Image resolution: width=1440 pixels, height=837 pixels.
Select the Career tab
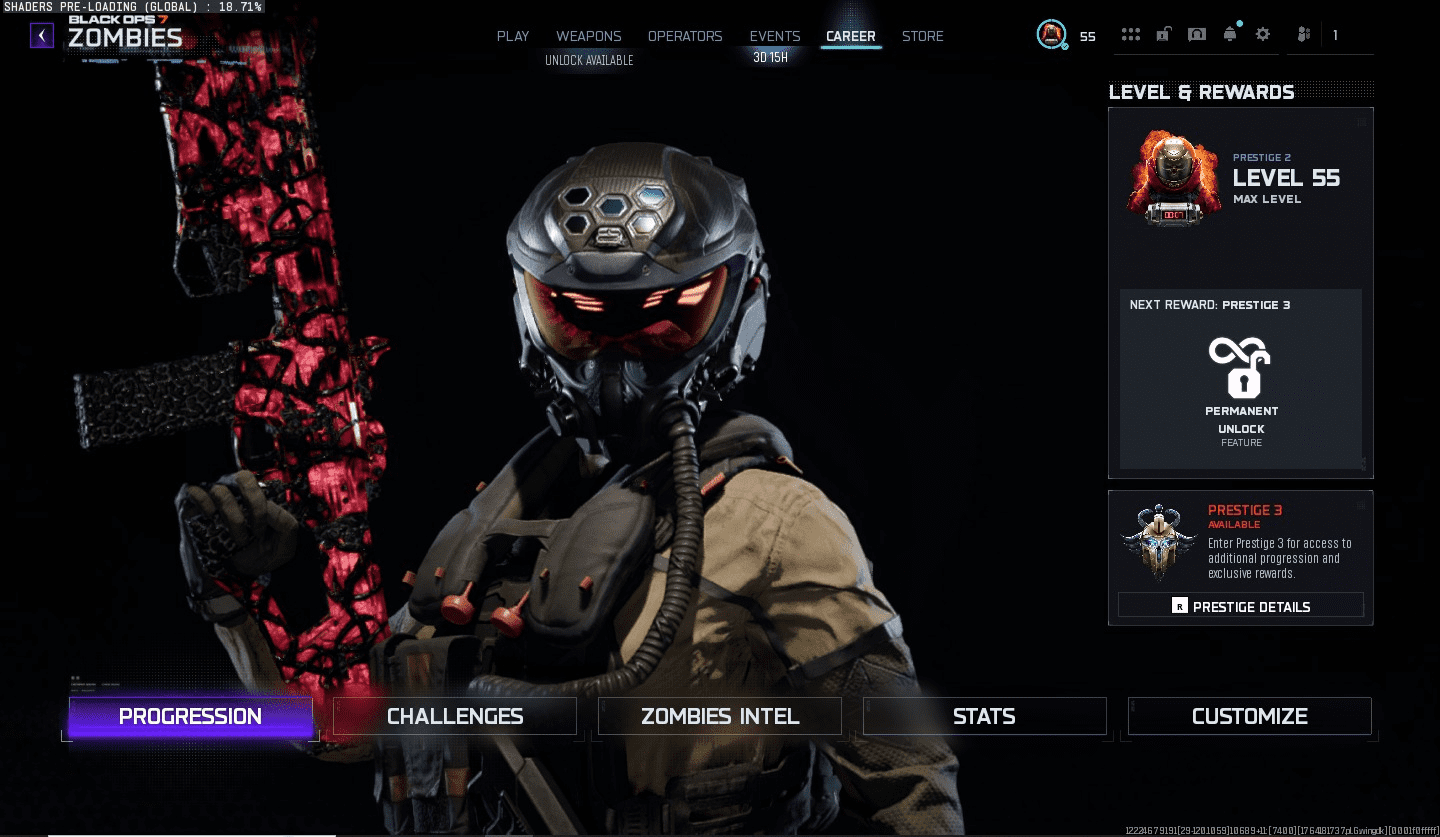pyautogui.click(x=851, y=36)
